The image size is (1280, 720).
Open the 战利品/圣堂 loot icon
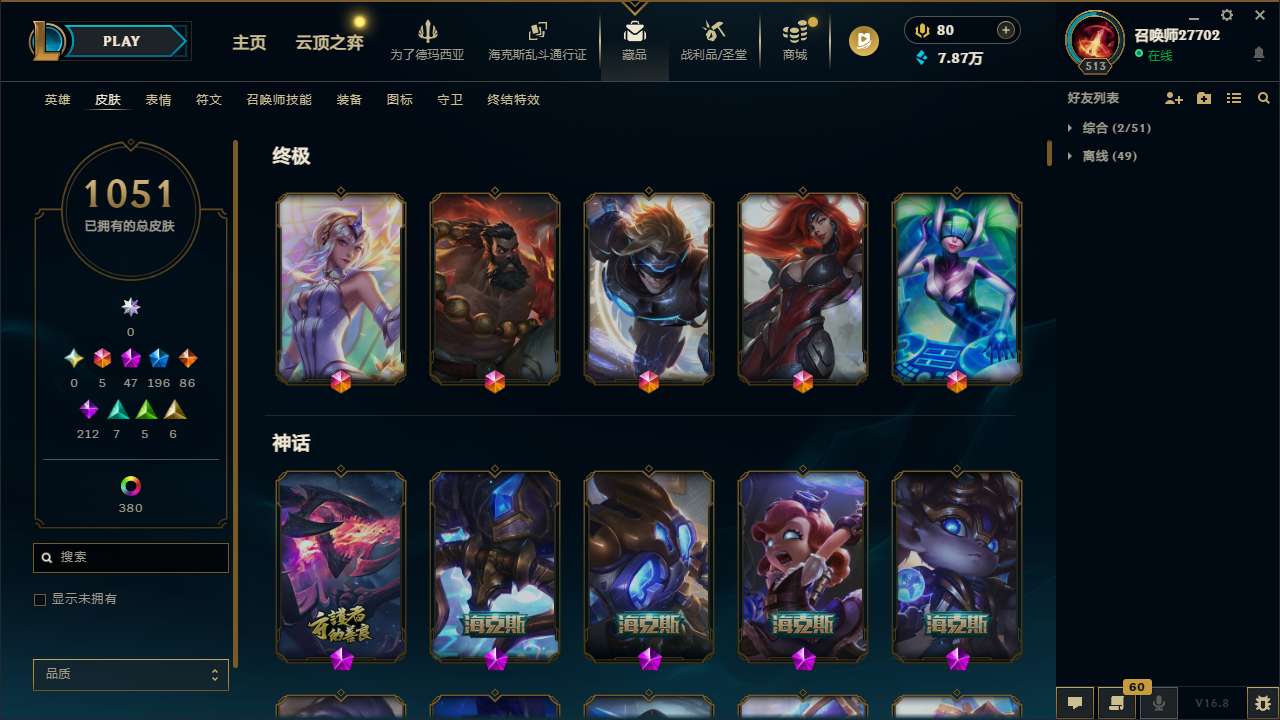click(x=713, y=40)
